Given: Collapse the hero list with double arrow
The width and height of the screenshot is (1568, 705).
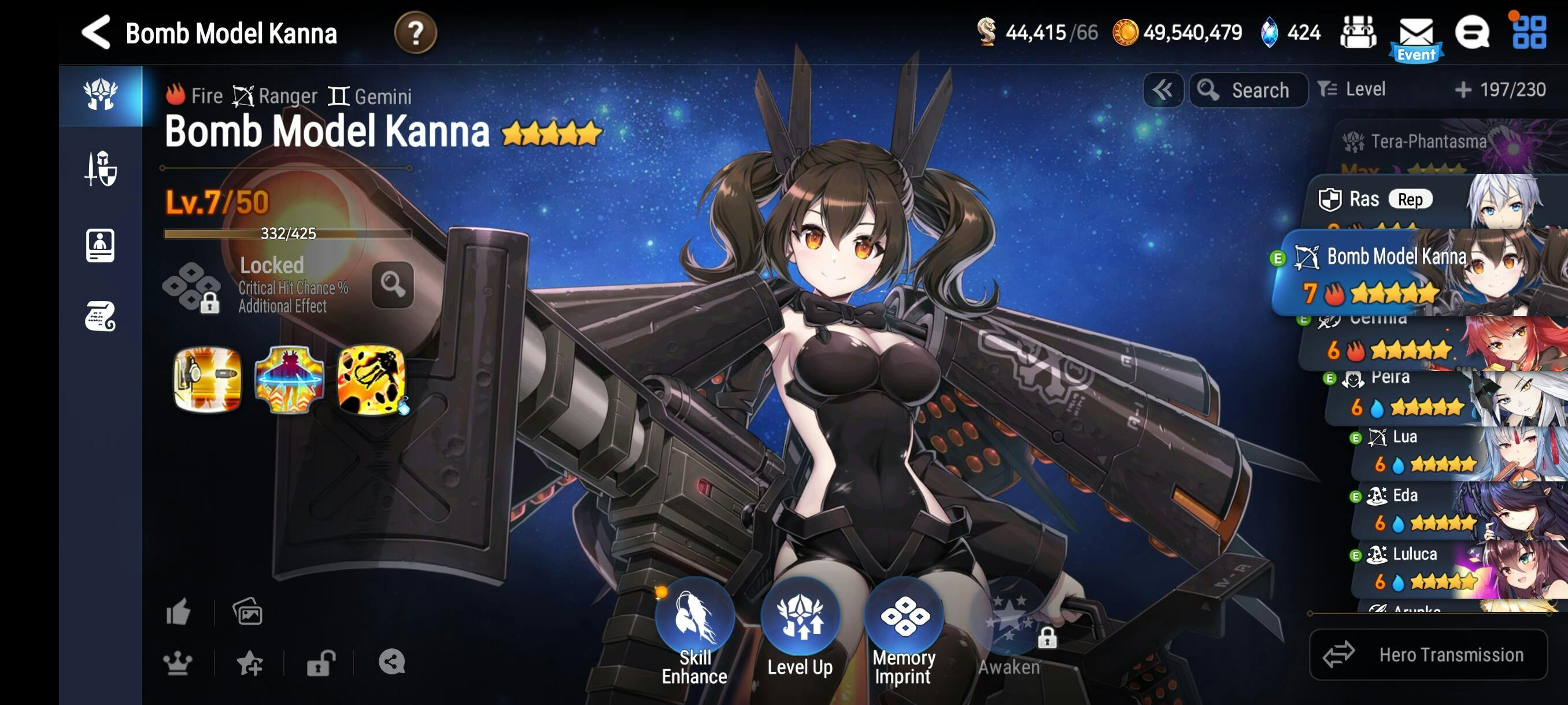Looking at the screenshot, I should (x=1163, y=90).
